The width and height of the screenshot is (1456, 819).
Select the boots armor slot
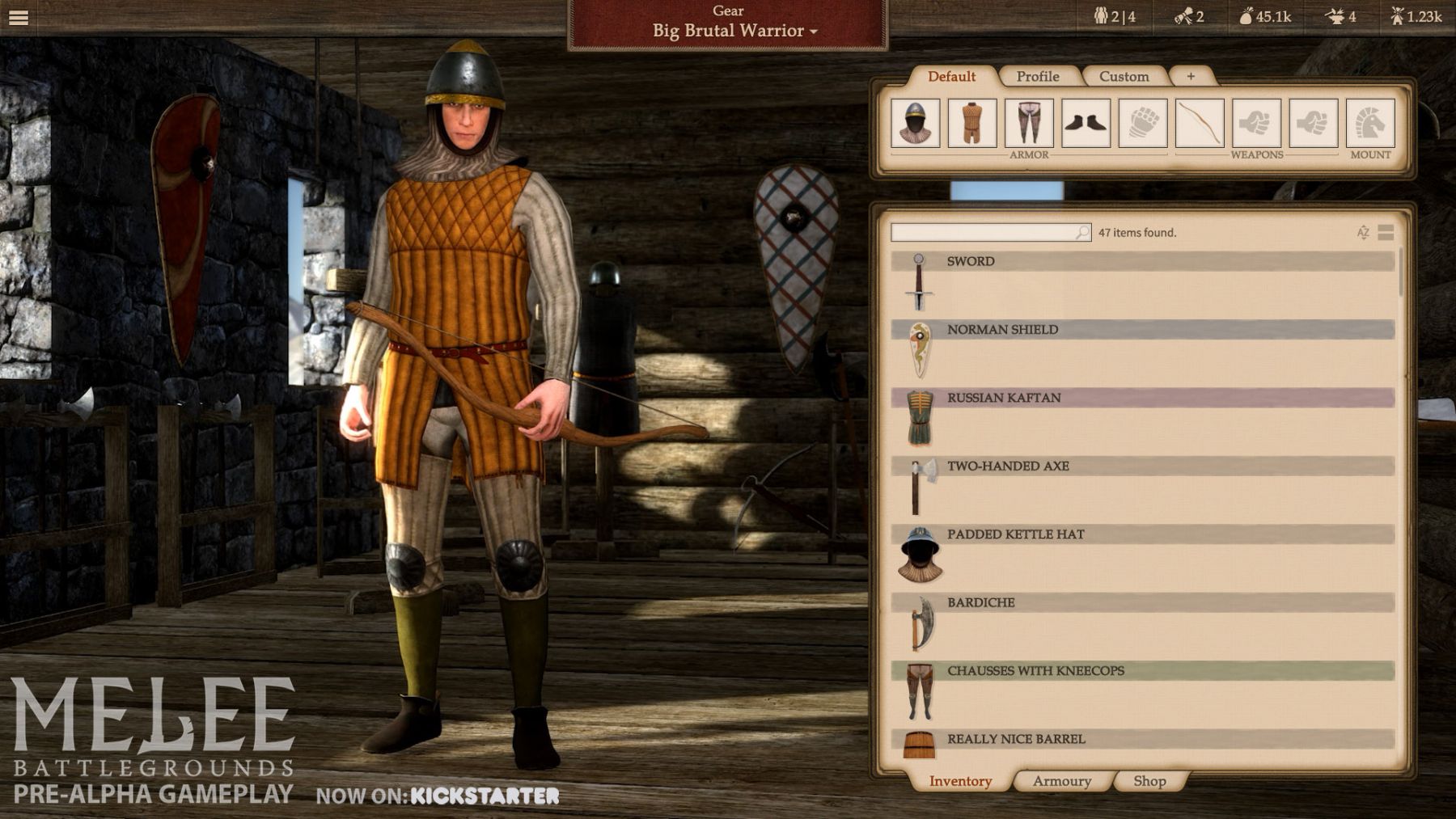click(1086, 123)
